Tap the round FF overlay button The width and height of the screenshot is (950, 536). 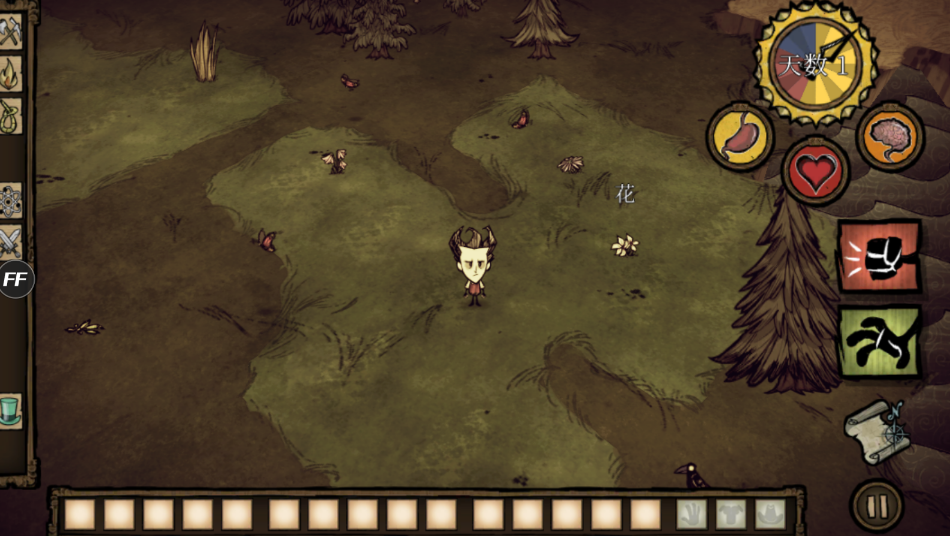click(x=15, y=279)
